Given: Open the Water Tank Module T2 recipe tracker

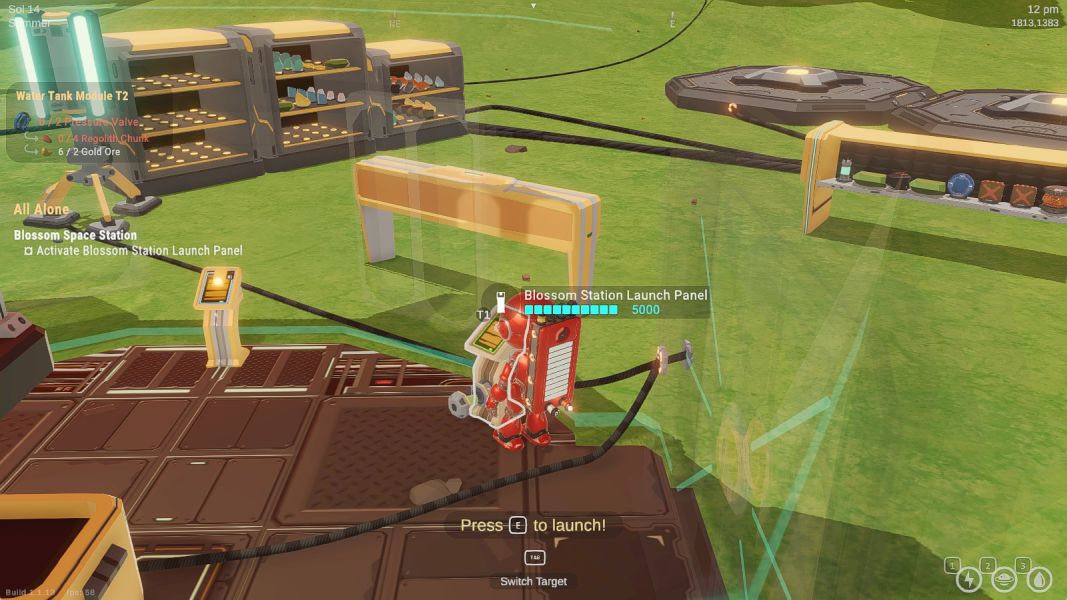Looking at the screenshot, I should 65,96.
